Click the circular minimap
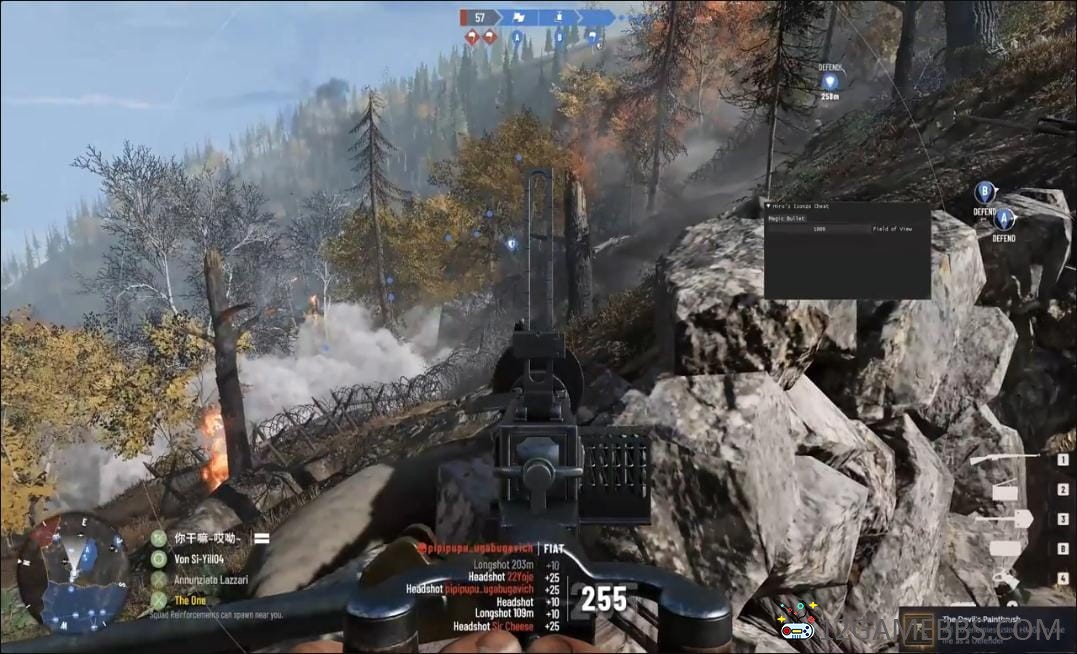 point(71,572)
